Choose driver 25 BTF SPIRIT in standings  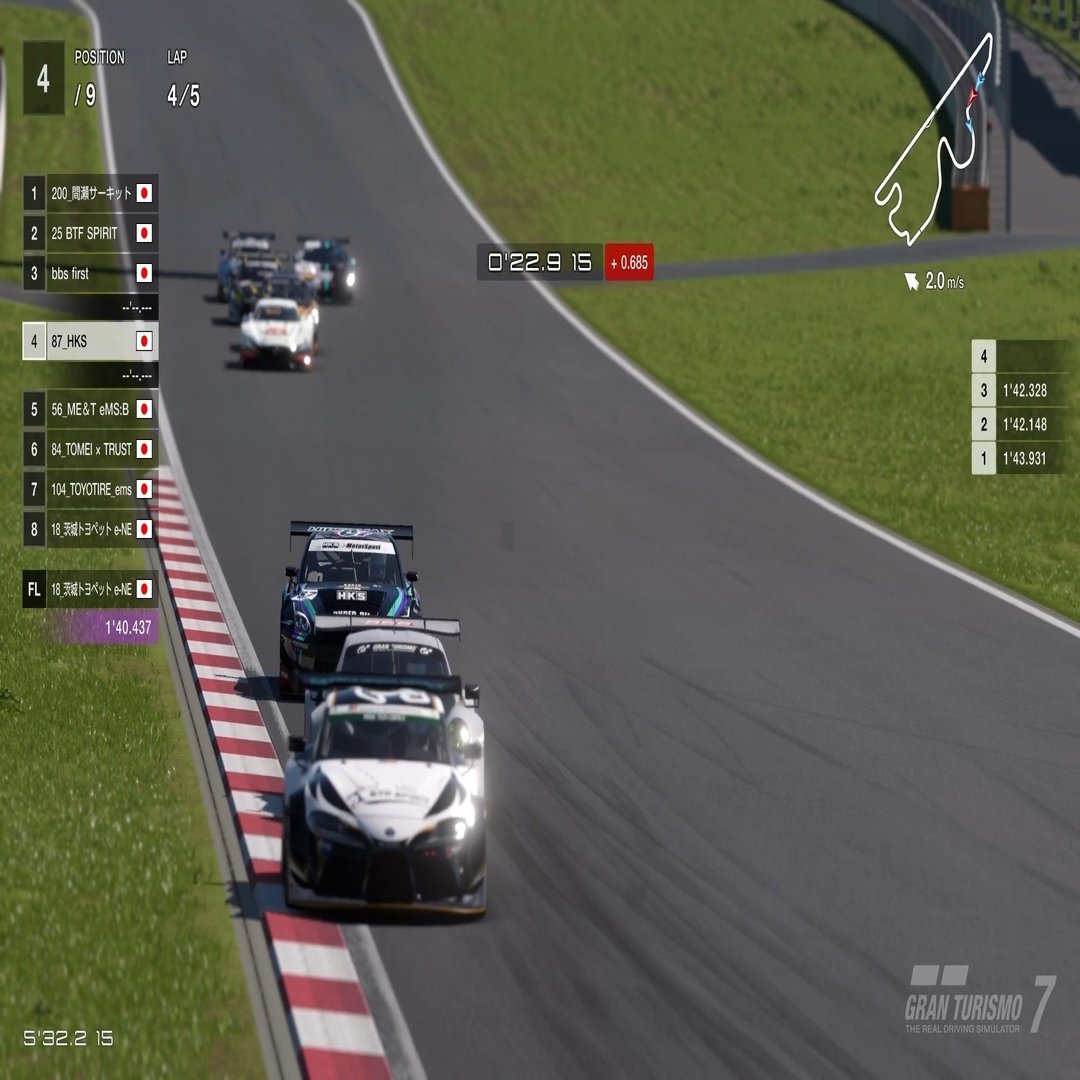[91, 233]
